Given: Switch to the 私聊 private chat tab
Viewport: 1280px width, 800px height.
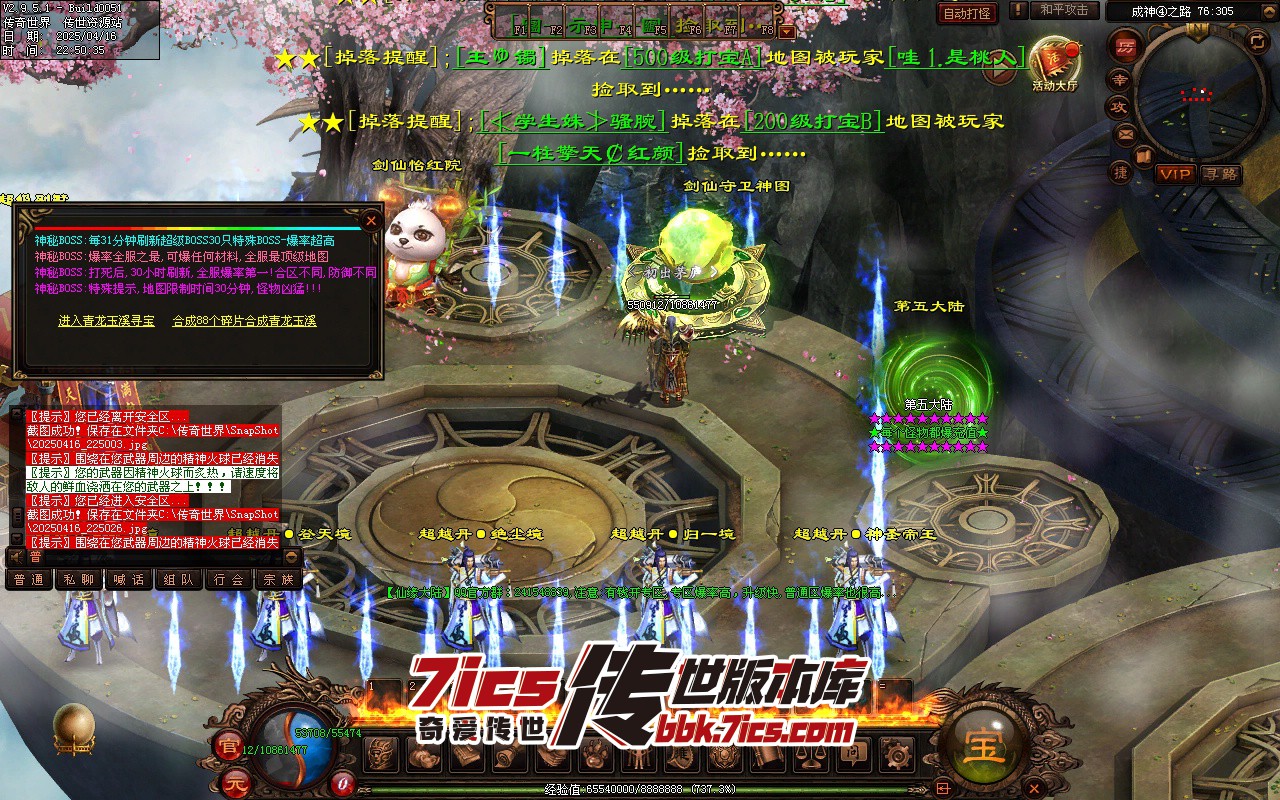Looking at the screenshot, I should [x=79, y=579].
